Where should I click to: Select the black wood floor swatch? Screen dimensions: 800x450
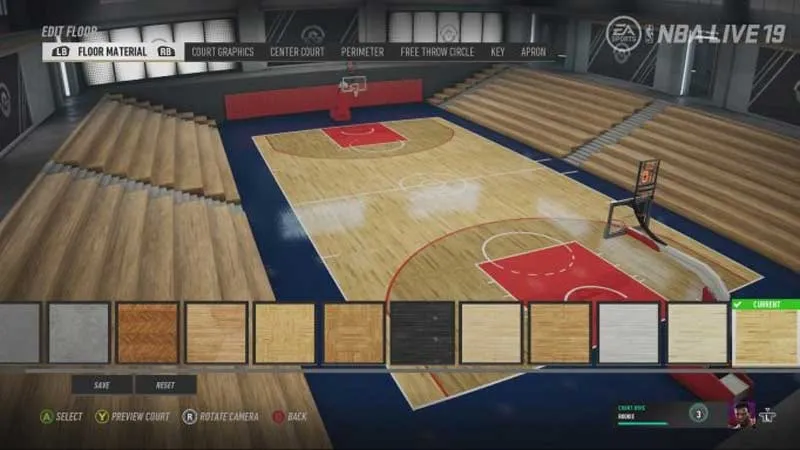(x=422, y=333)
